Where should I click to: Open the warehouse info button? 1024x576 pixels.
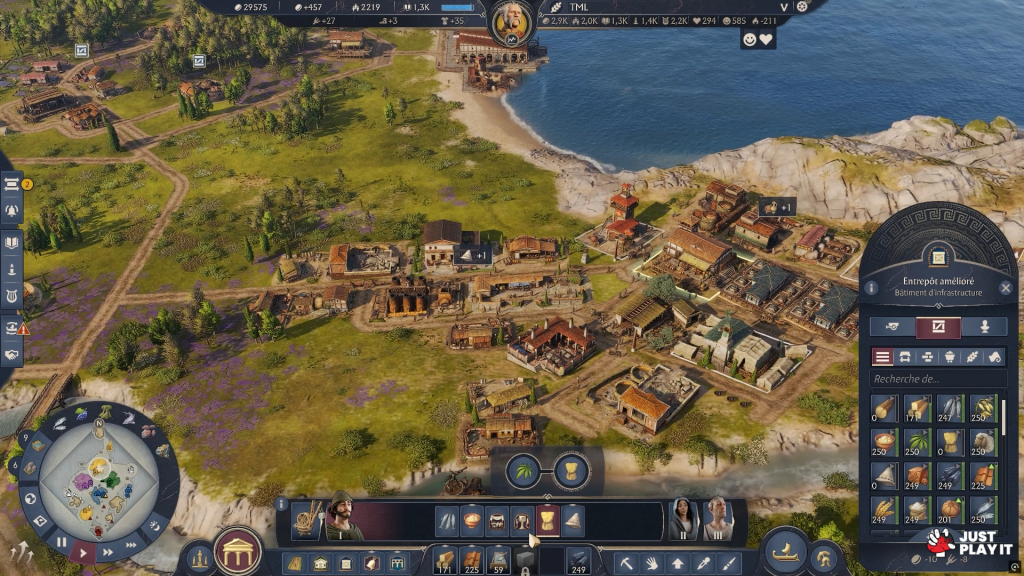871,288
